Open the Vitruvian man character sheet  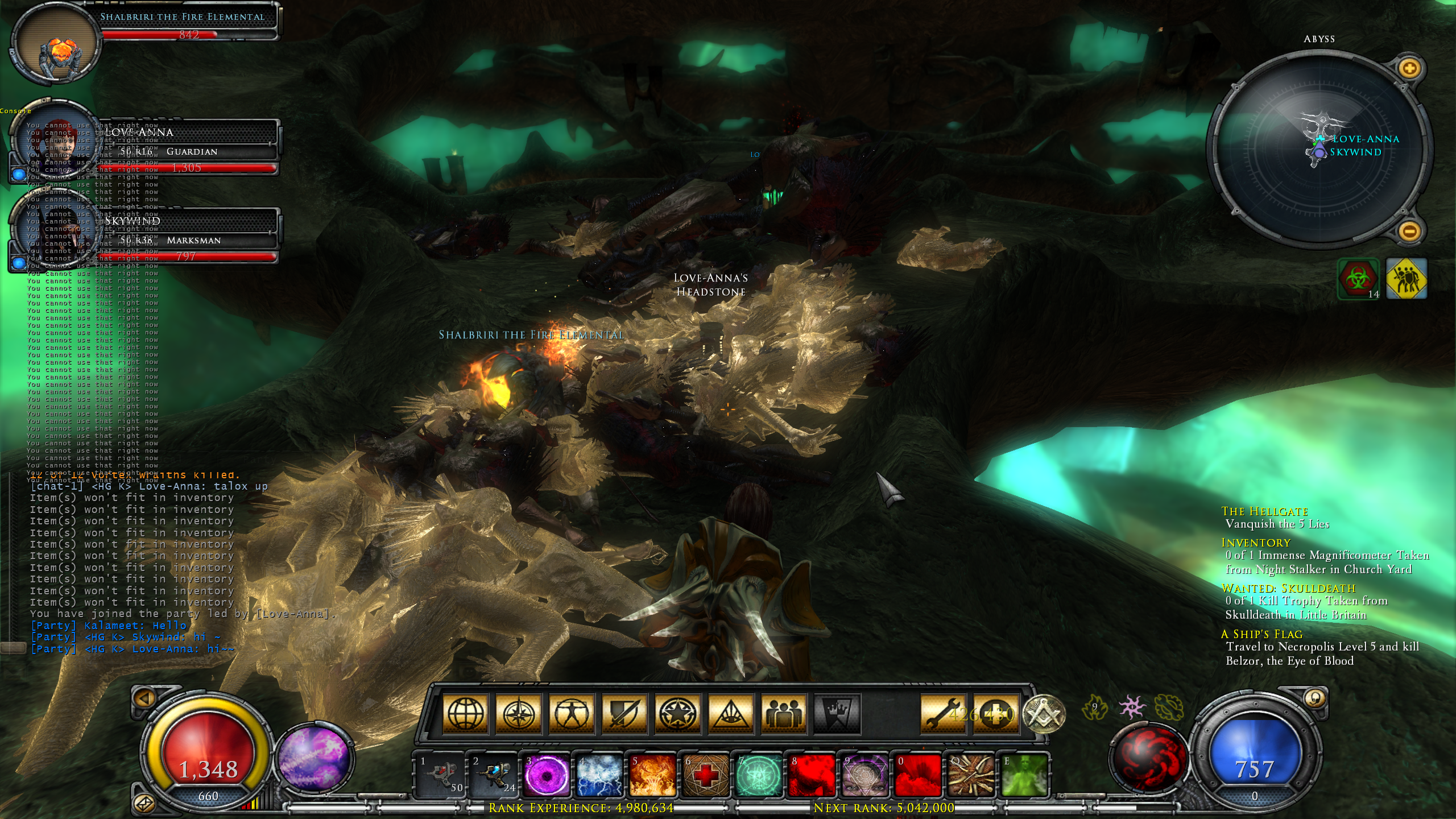[571, 713]
